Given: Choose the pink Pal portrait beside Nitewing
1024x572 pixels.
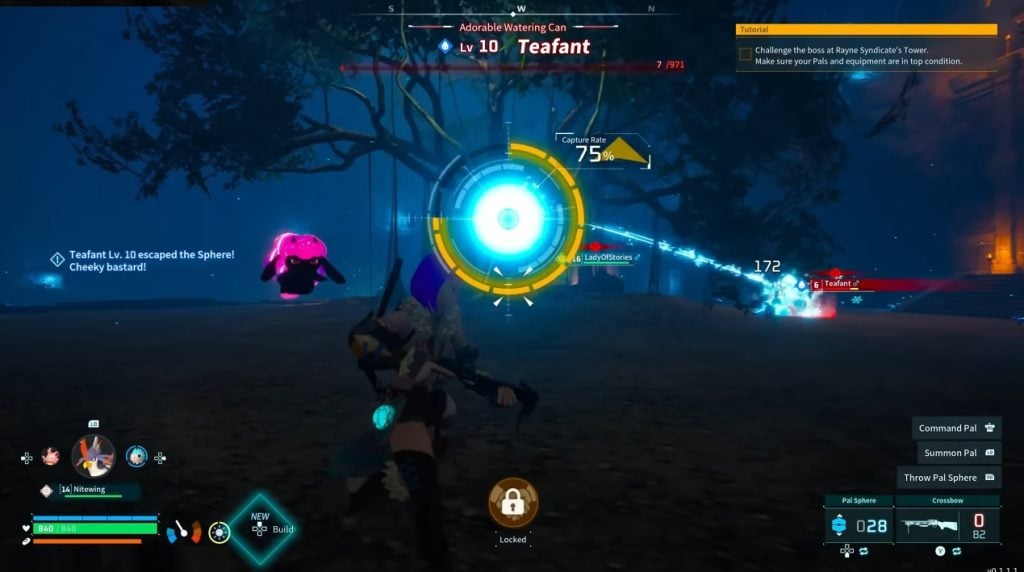Looking at the screenshot, I should tap(50, 456).
